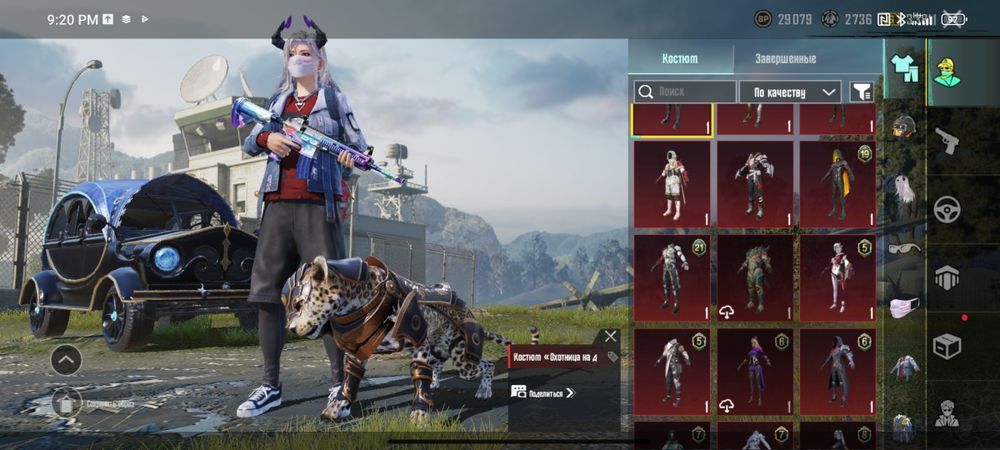
Task: Click the Поделиться share button
Action: tap(544, 392)
